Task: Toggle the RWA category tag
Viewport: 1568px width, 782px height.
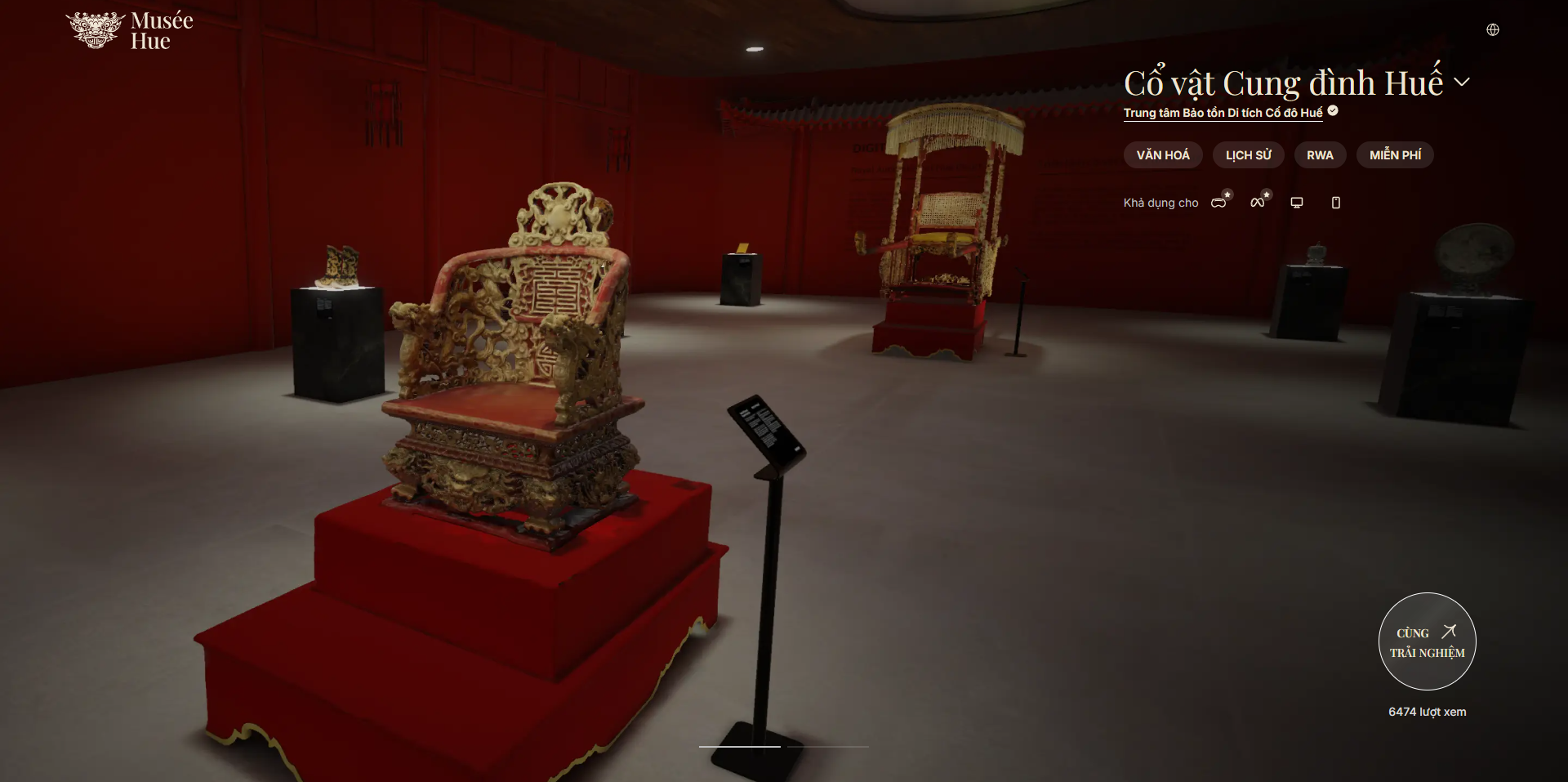Action: [x=1320, y=154]
